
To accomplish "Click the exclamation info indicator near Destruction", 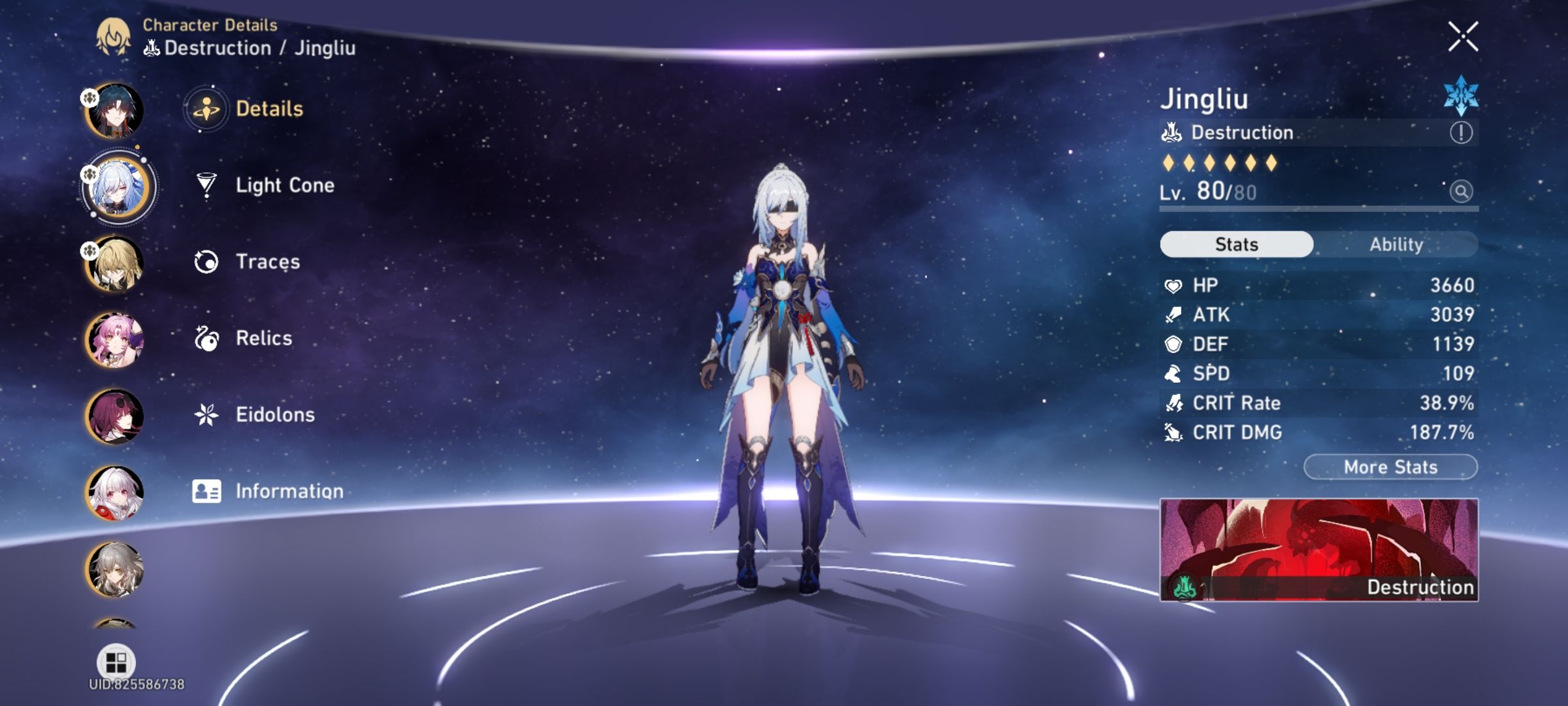I will coord(1461,133).
